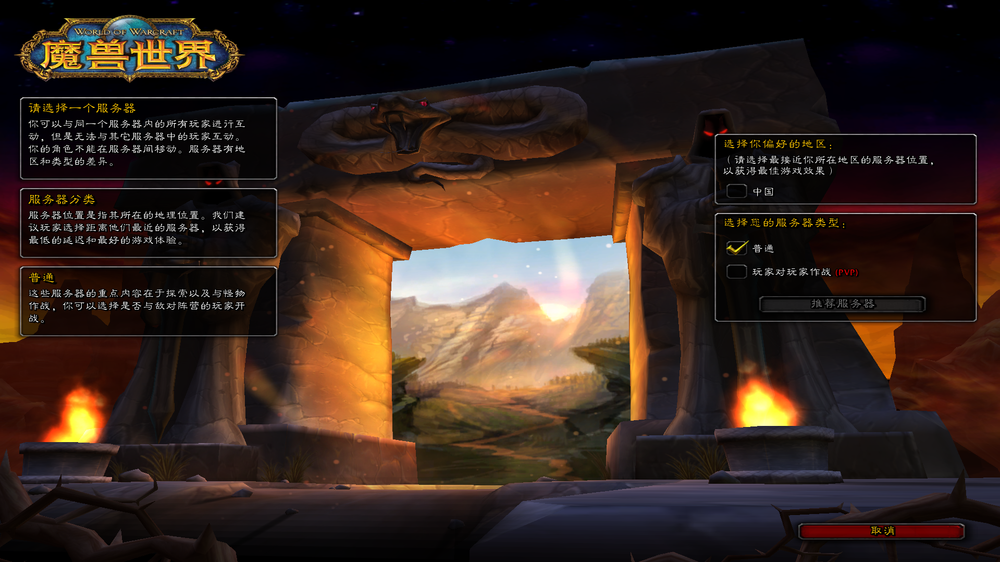
Task: Enable the 玩家对玩家作战 (PVP) checkbox
Action: pos(737,271)
